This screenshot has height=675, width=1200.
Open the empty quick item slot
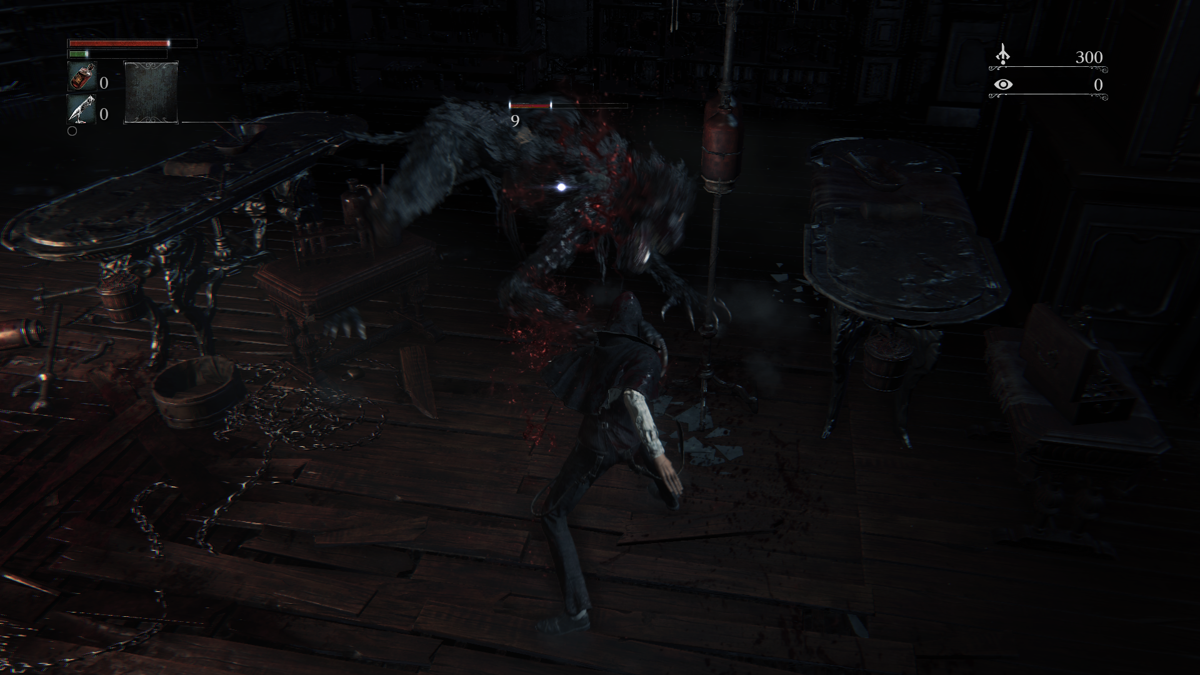[151, 92]
